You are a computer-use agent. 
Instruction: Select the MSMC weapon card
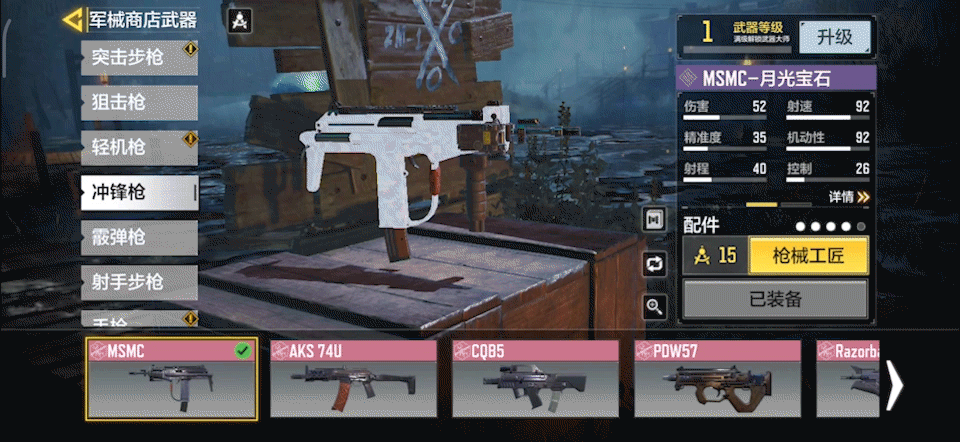(x=172, y=379)
